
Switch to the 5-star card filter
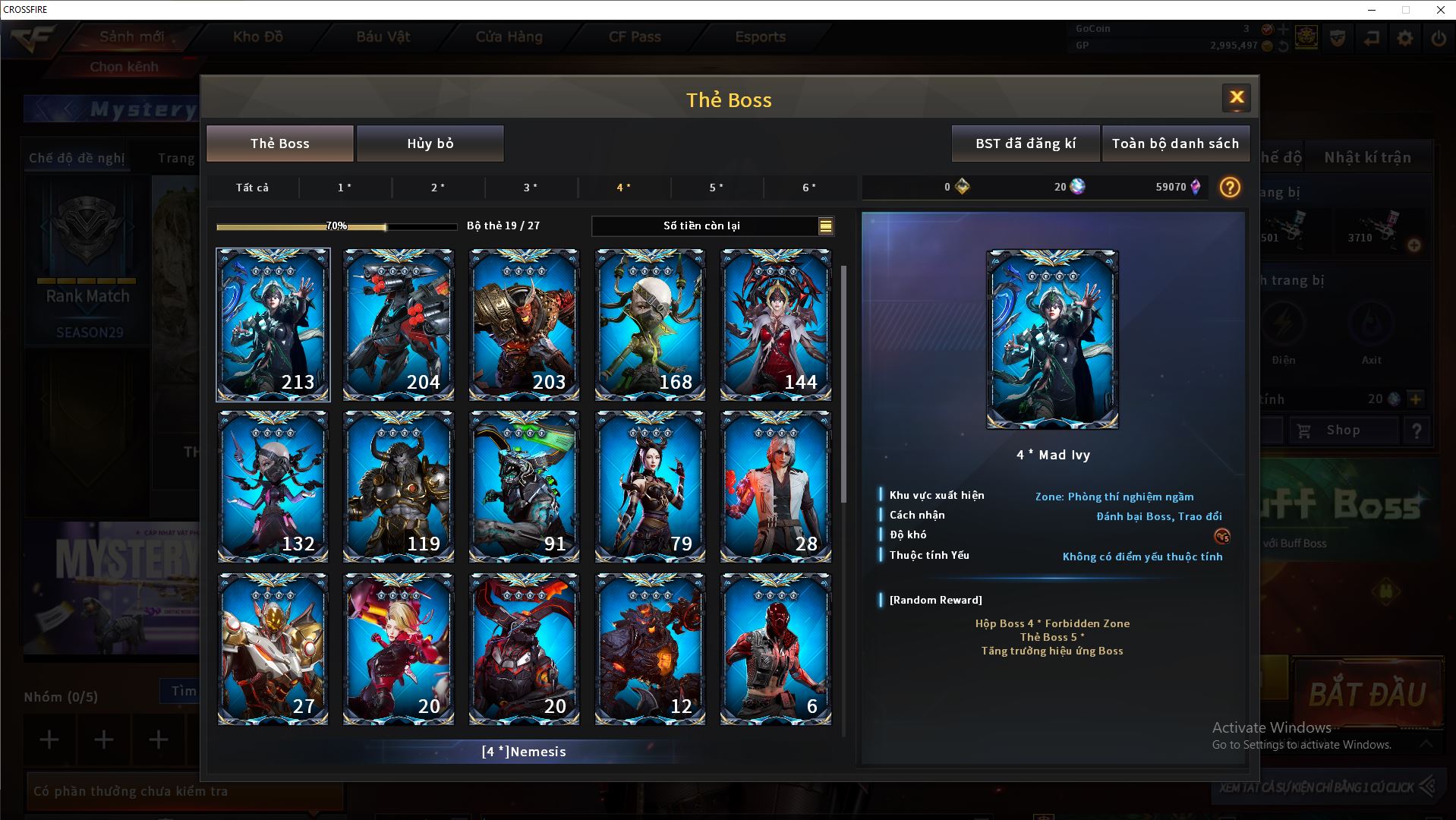tap(716, 188)
